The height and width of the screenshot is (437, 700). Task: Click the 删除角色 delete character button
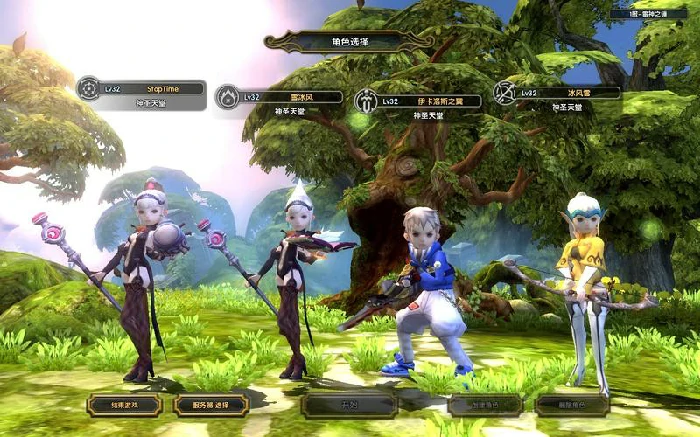click(x=572, y=405)
